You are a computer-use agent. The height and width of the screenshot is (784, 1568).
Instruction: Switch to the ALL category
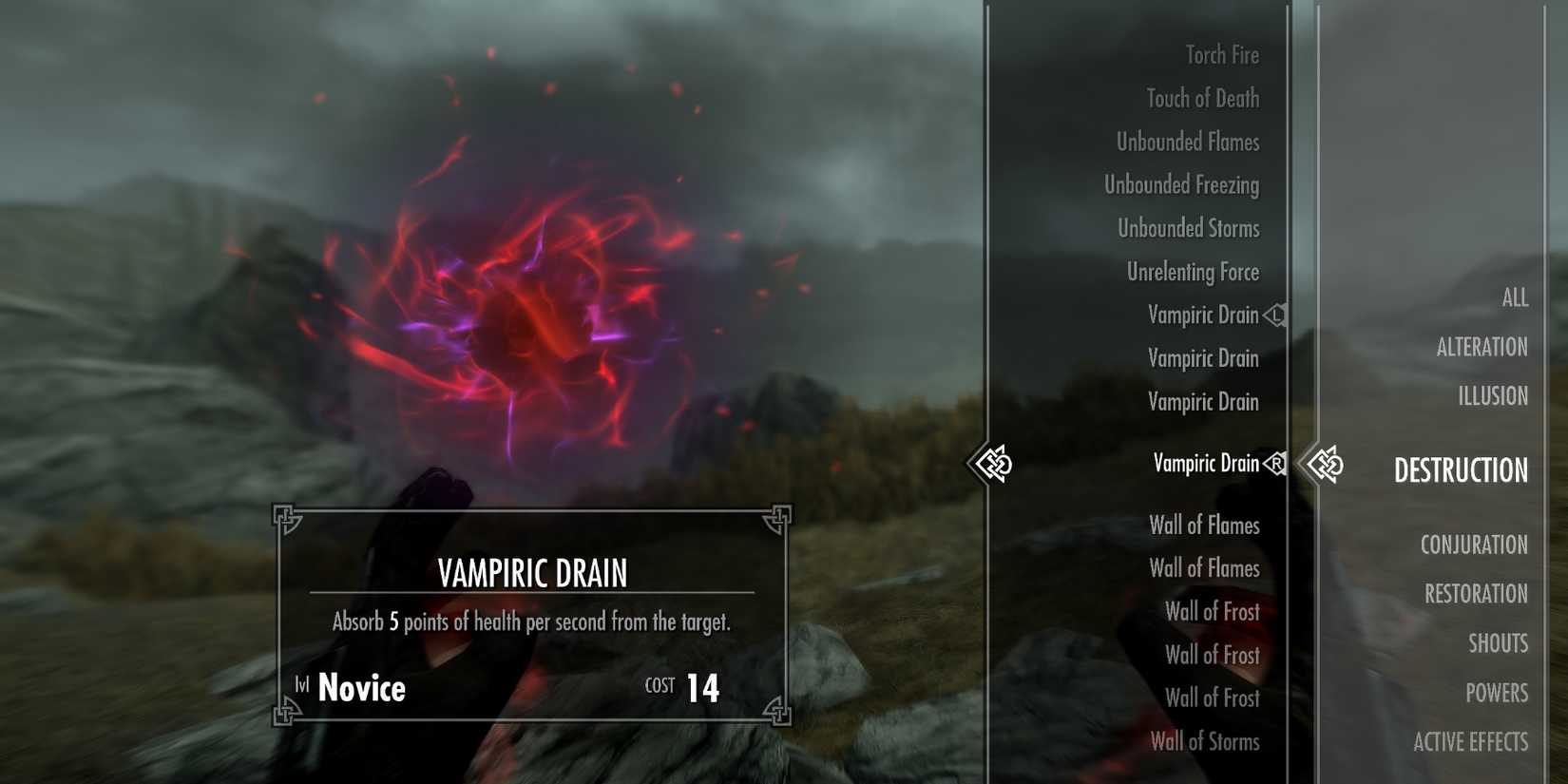coord(1513,297)
